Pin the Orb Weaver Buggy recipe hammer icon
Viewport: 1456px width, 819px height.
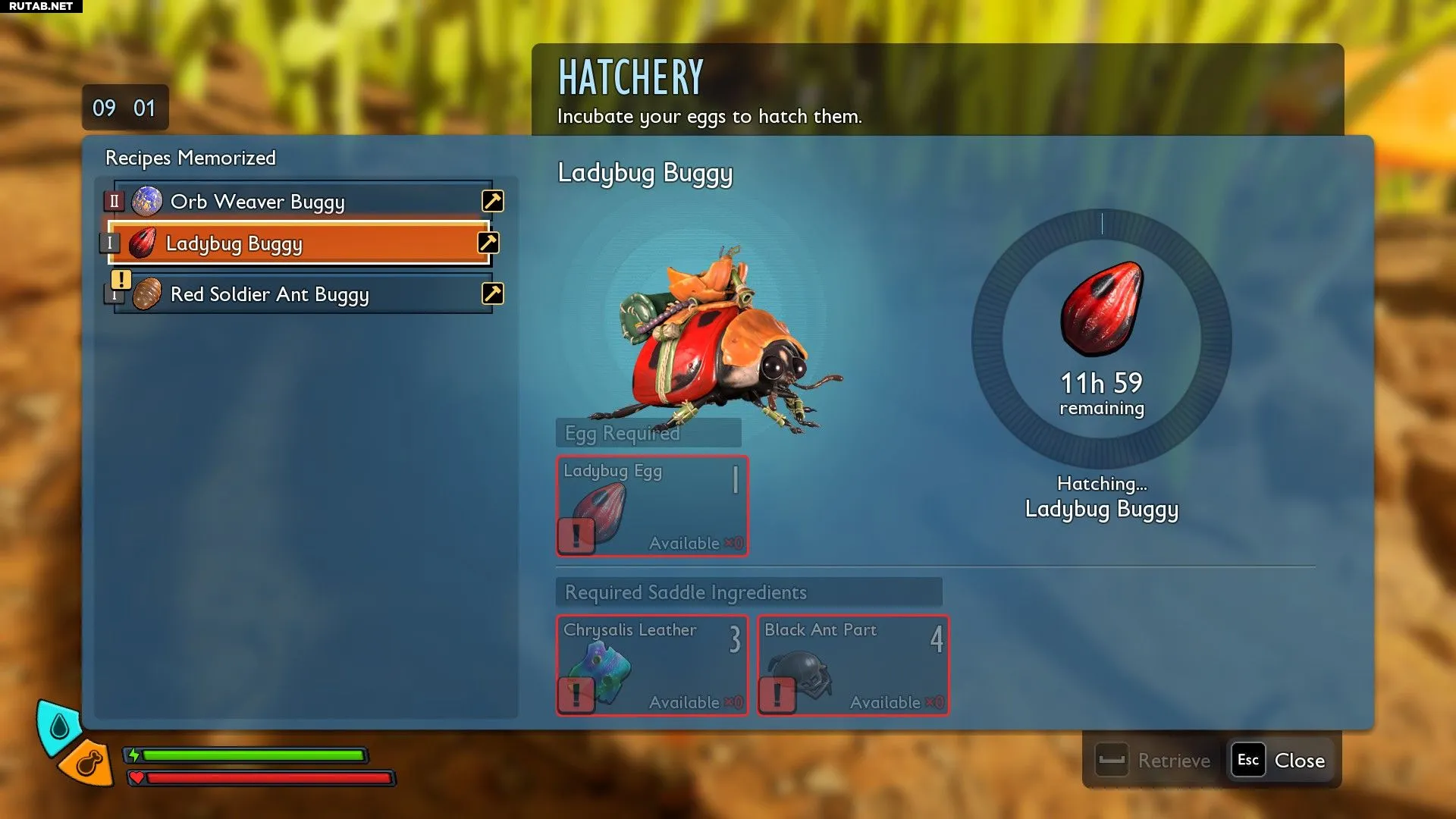click(x=493, y=201)
